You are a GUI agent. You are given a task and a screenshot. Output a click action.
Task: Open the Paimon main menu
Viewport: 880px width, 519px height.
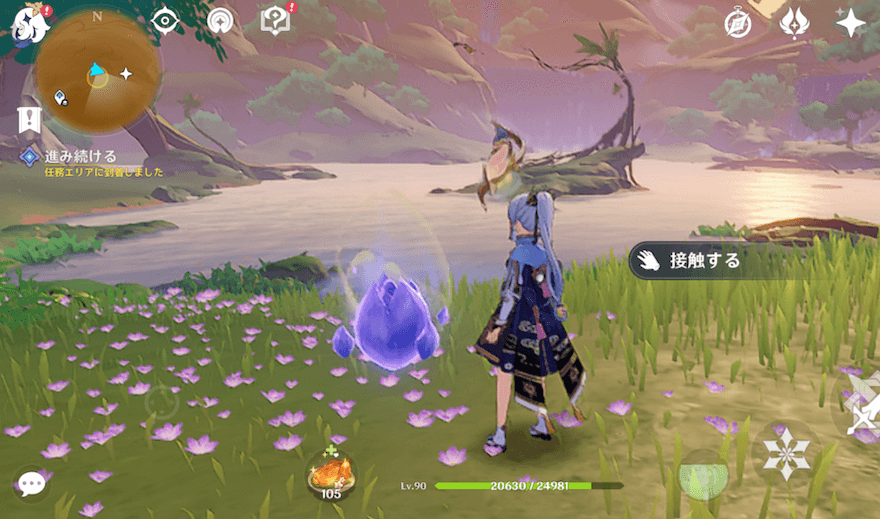click(30, 22)
